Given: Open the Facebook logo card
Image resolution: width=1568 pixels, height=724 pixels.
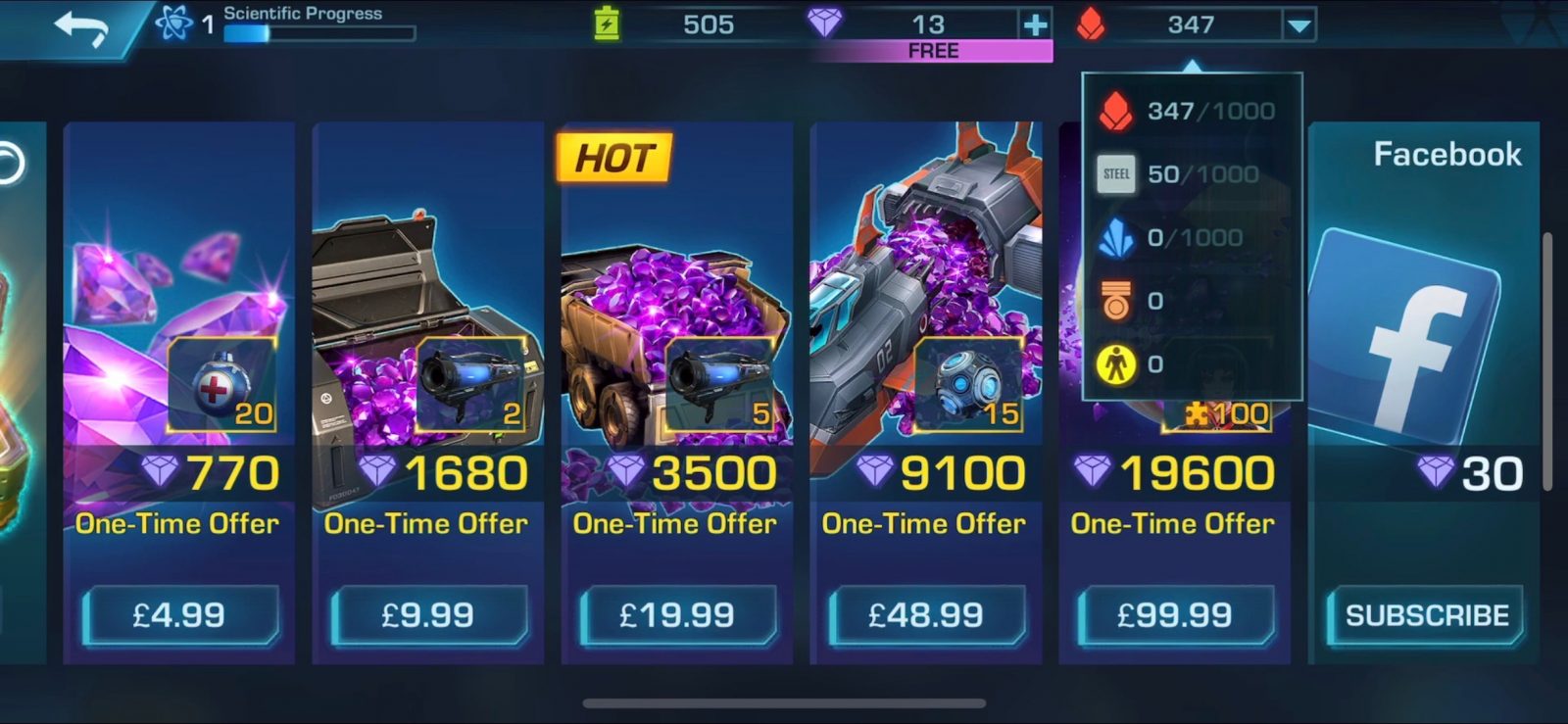Looking at the screenshot, I should coord(1406,333).
